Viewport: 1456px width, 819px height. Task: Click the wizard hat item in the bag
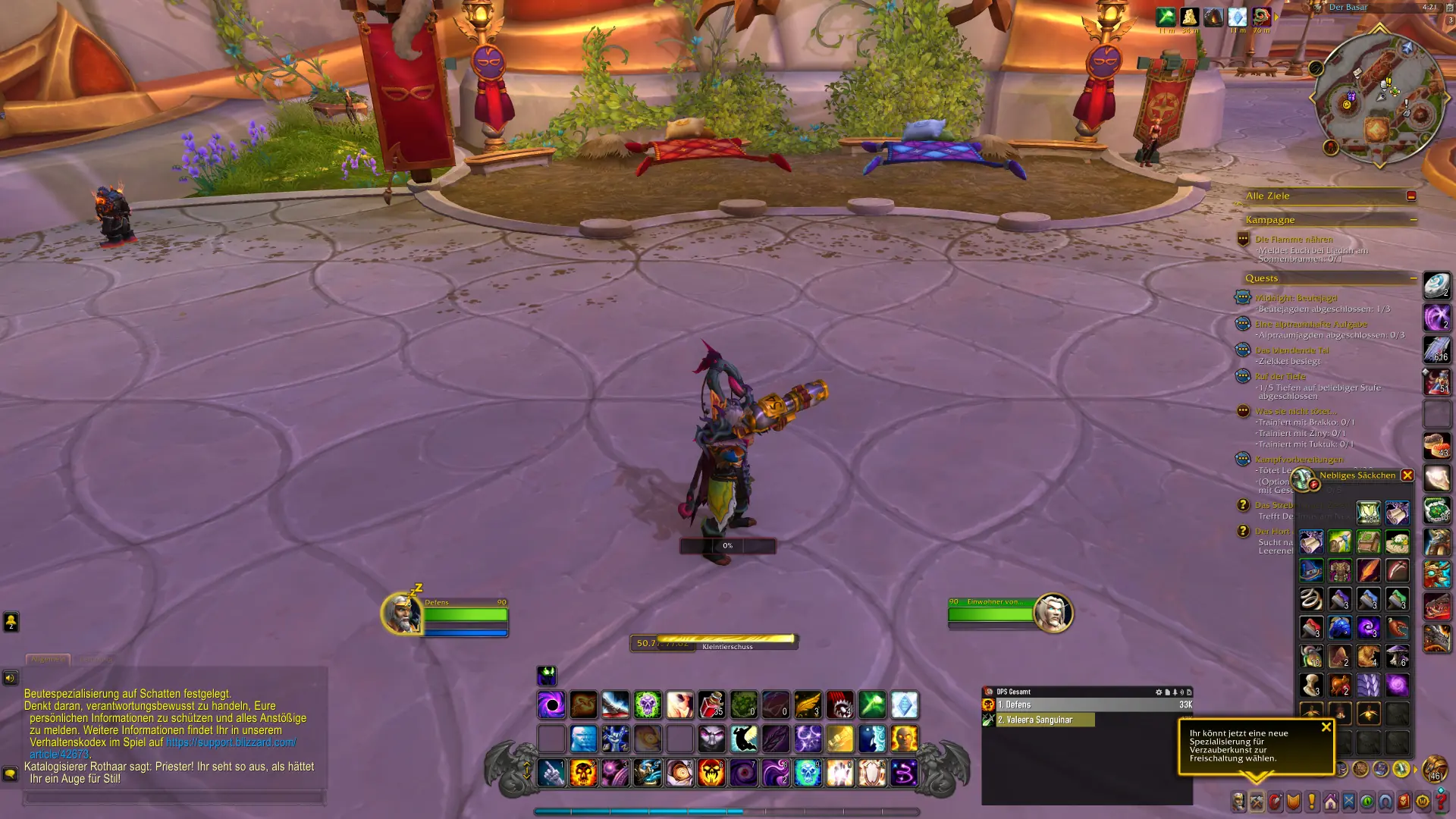[1311, 570]
